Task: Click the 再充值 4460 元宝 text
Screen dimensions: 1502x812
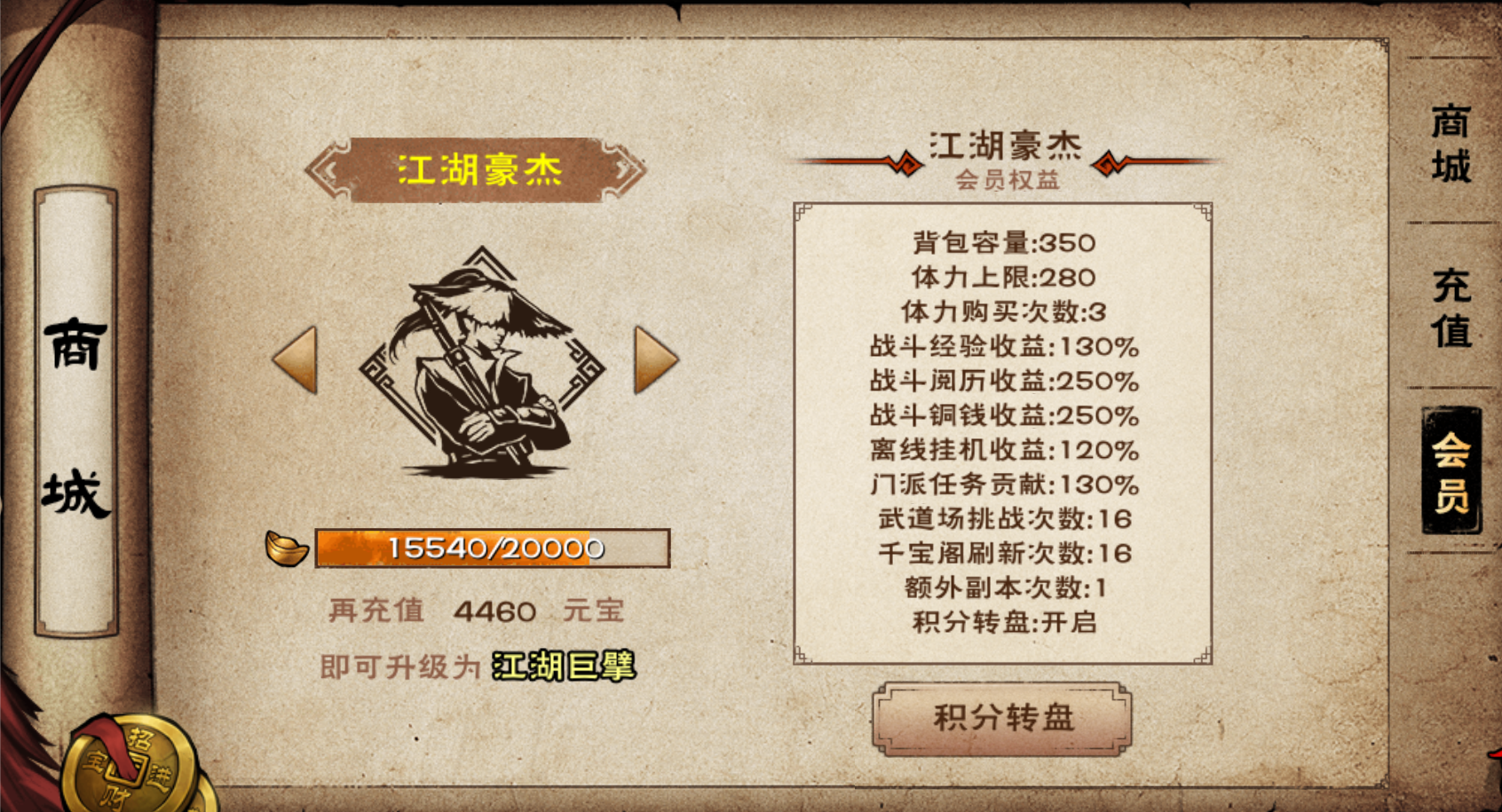Action: tap(479, 612)
